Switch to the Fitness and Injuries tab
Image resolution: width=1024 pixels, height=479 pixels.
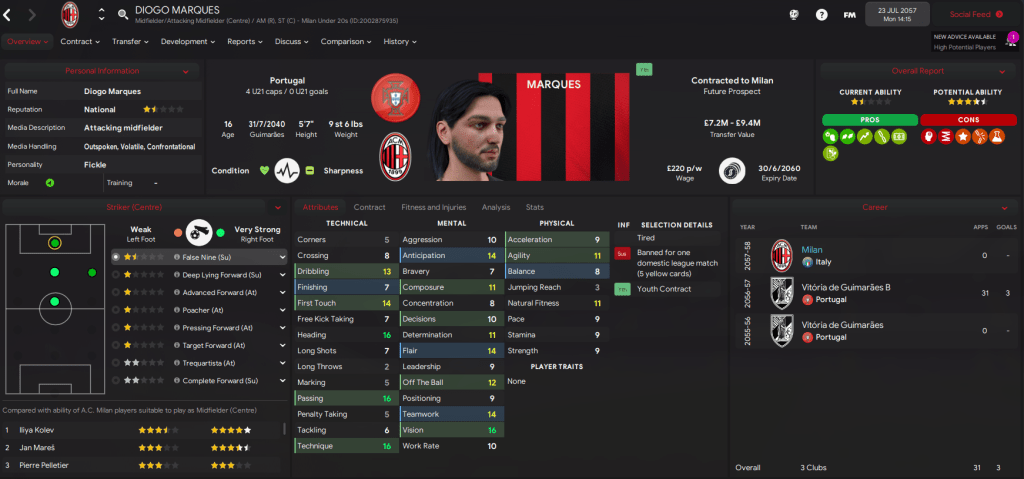tap(434, 207)
